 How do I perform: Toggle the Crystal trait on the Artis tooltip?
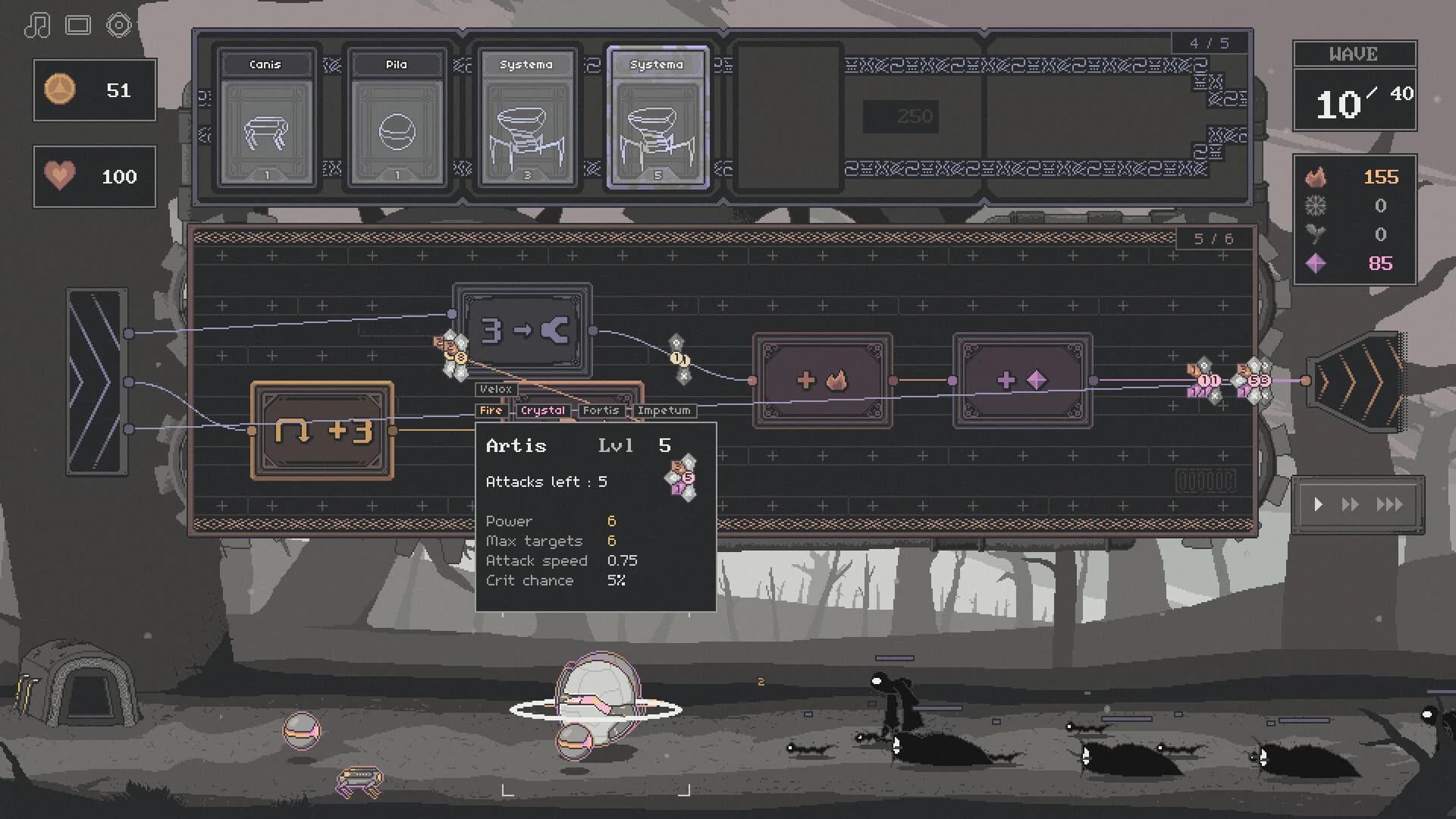click(543, 410)
